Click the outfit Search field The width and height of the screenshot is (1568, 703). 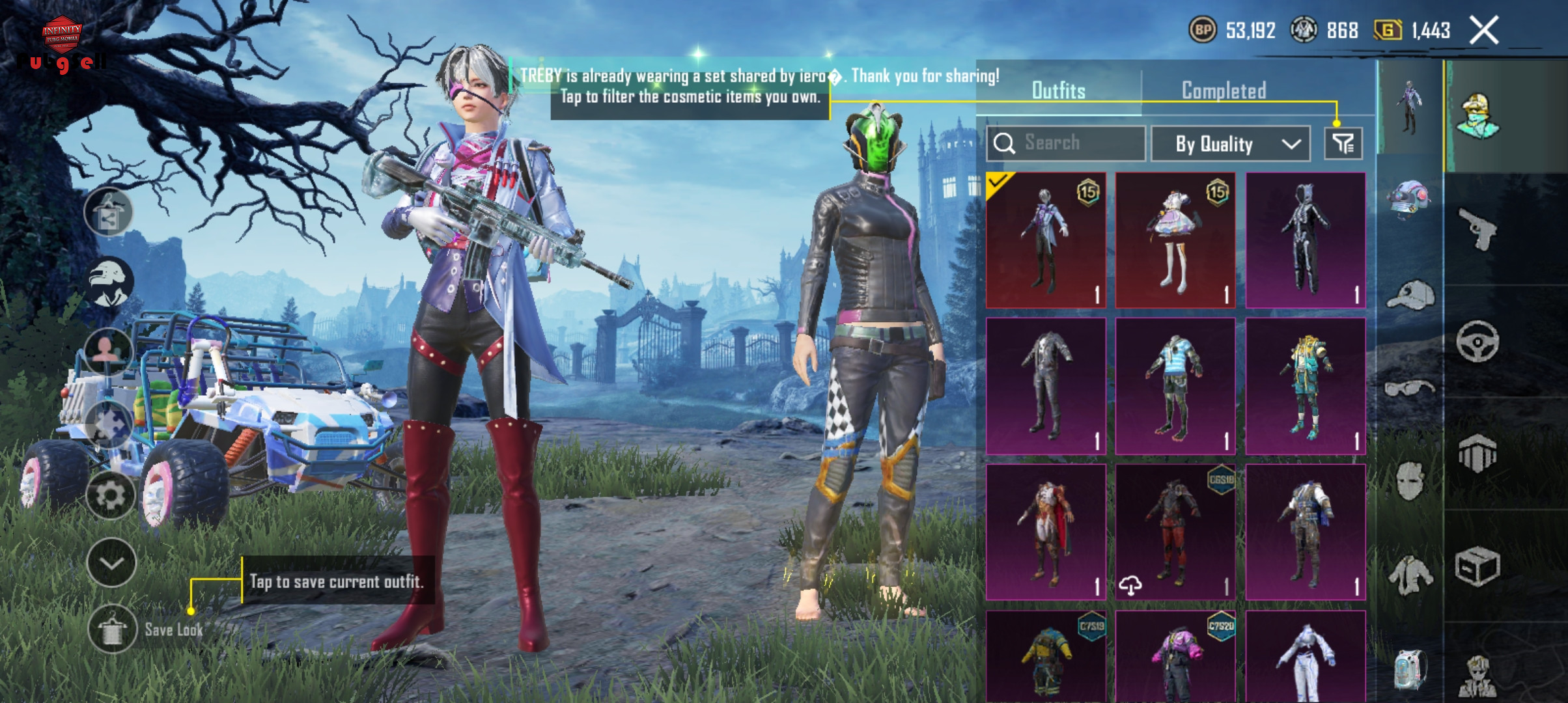point(1066,143)
